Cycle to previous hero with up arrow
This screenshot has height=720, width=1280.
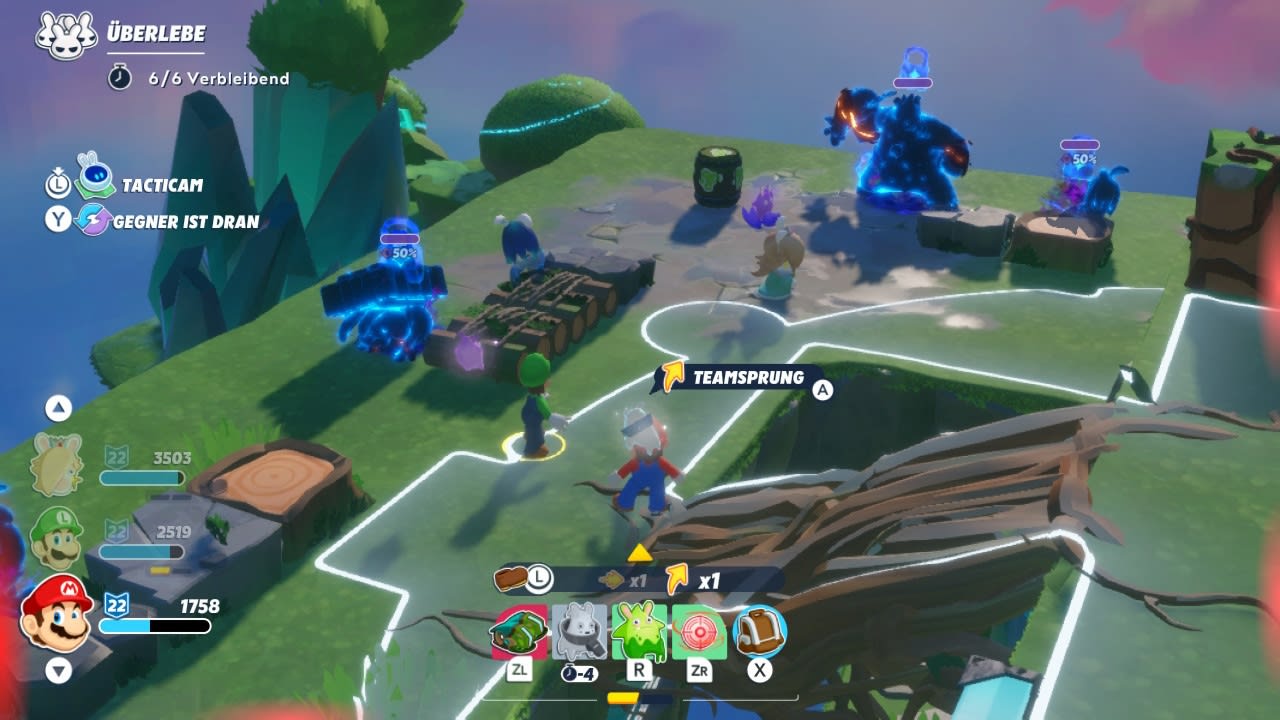pyautogui.click(x=58, y=407)
